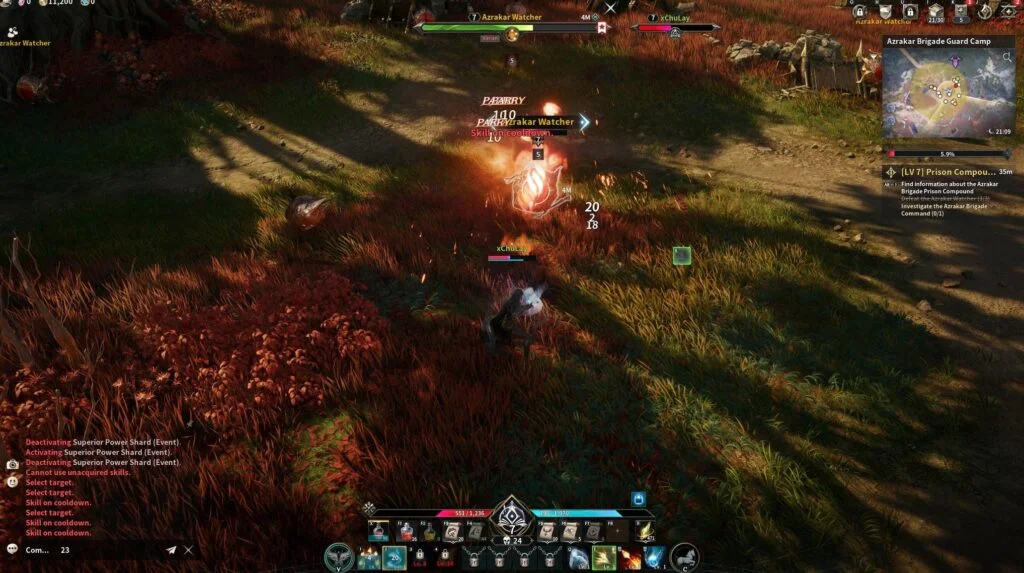Close the chat input with the X

point(188,550)
